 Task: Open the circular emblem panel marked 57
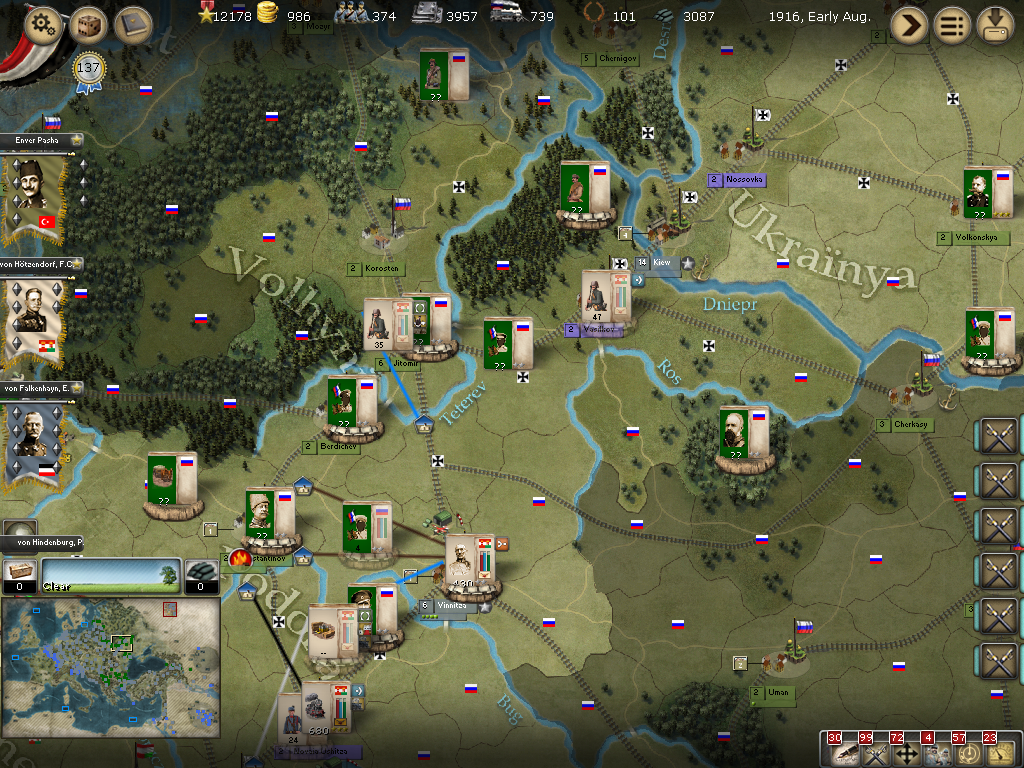pyautogui.click(x=967, y=753)
